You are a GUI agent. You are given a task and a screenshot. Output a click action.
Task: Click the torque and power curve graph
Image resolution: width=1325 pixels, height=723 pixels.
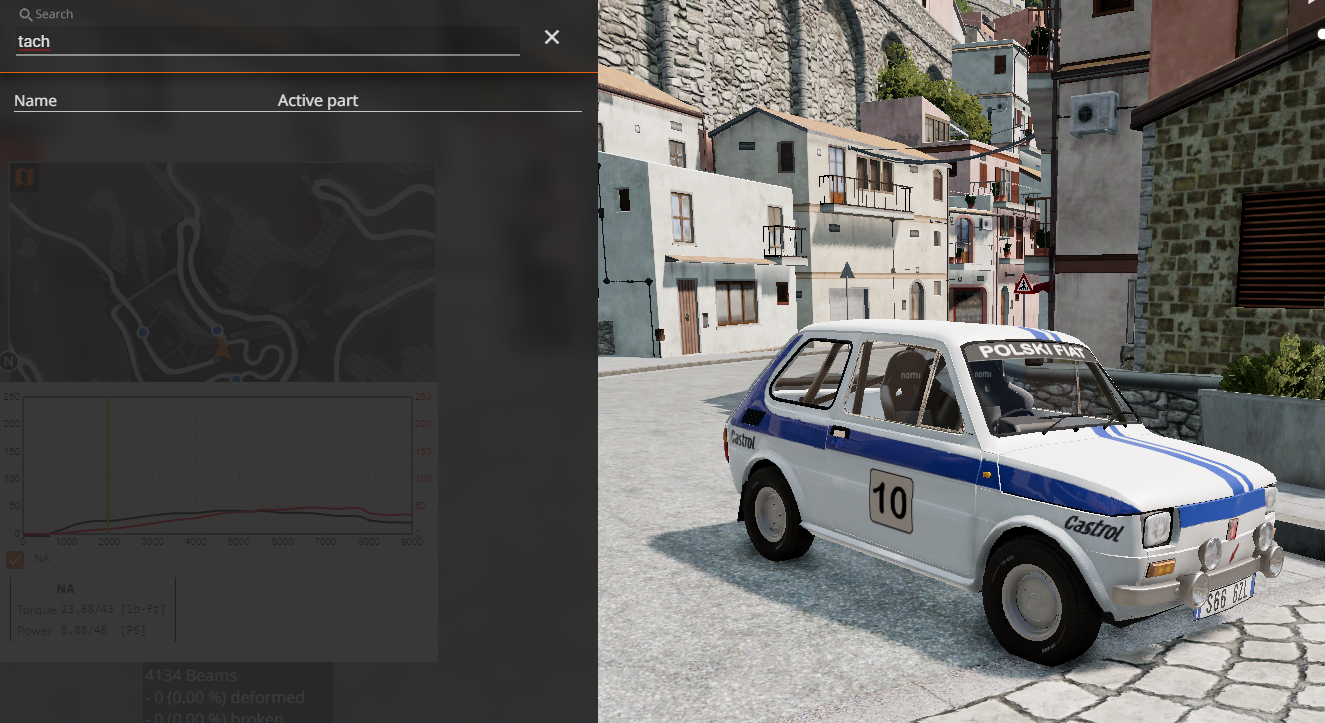point(217,465)
